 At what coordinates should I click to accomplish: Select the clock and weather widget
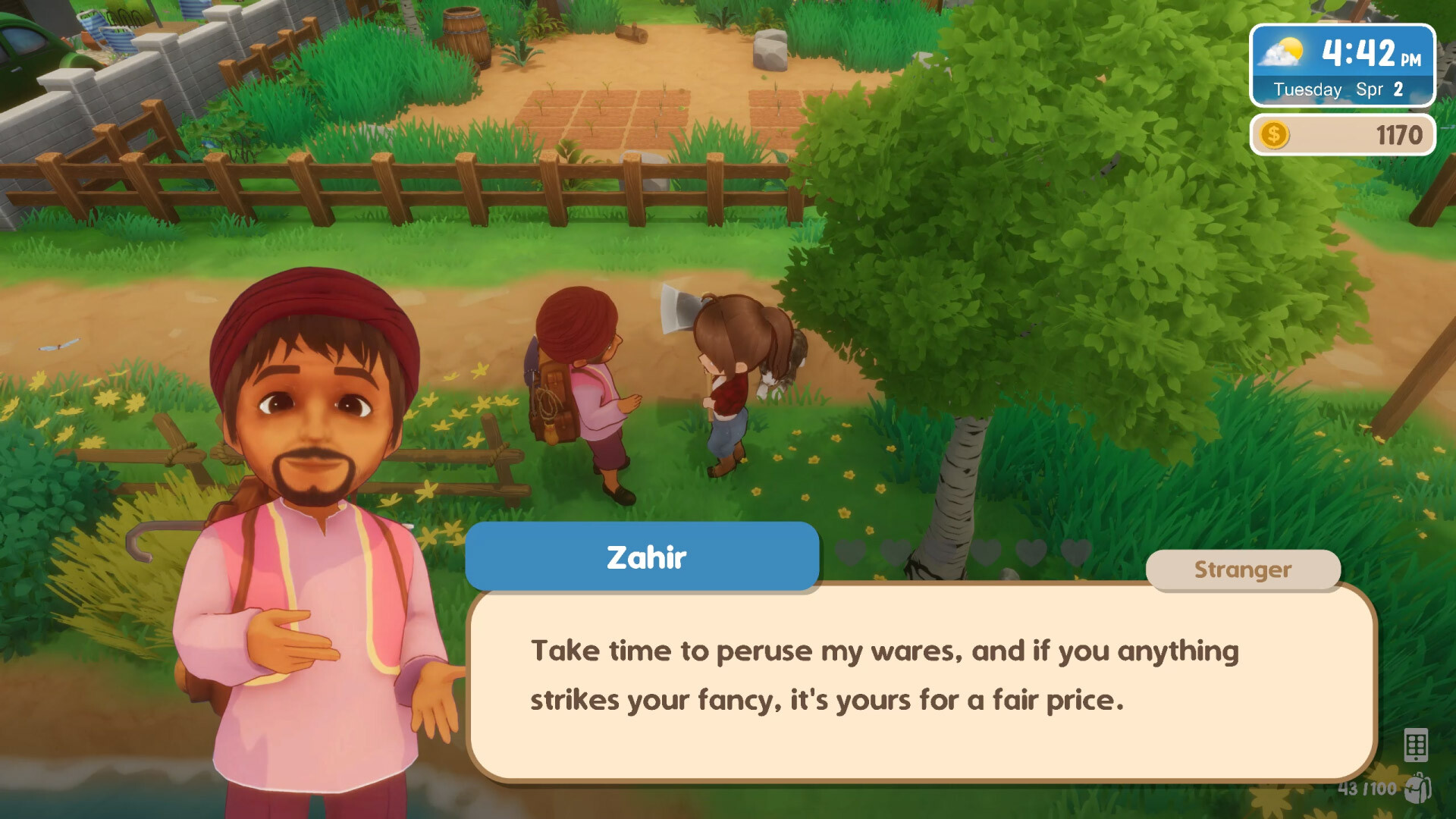pyautogui.click(x=1342, y=66)
